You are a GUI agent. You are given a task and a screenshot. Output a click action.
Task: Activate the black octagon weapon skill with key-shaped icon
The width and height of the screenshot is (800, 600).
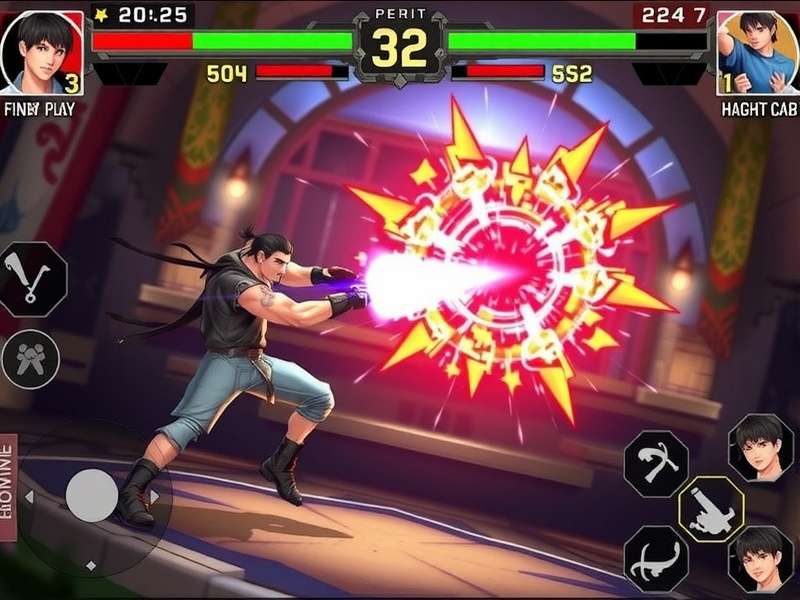point(33,280)
